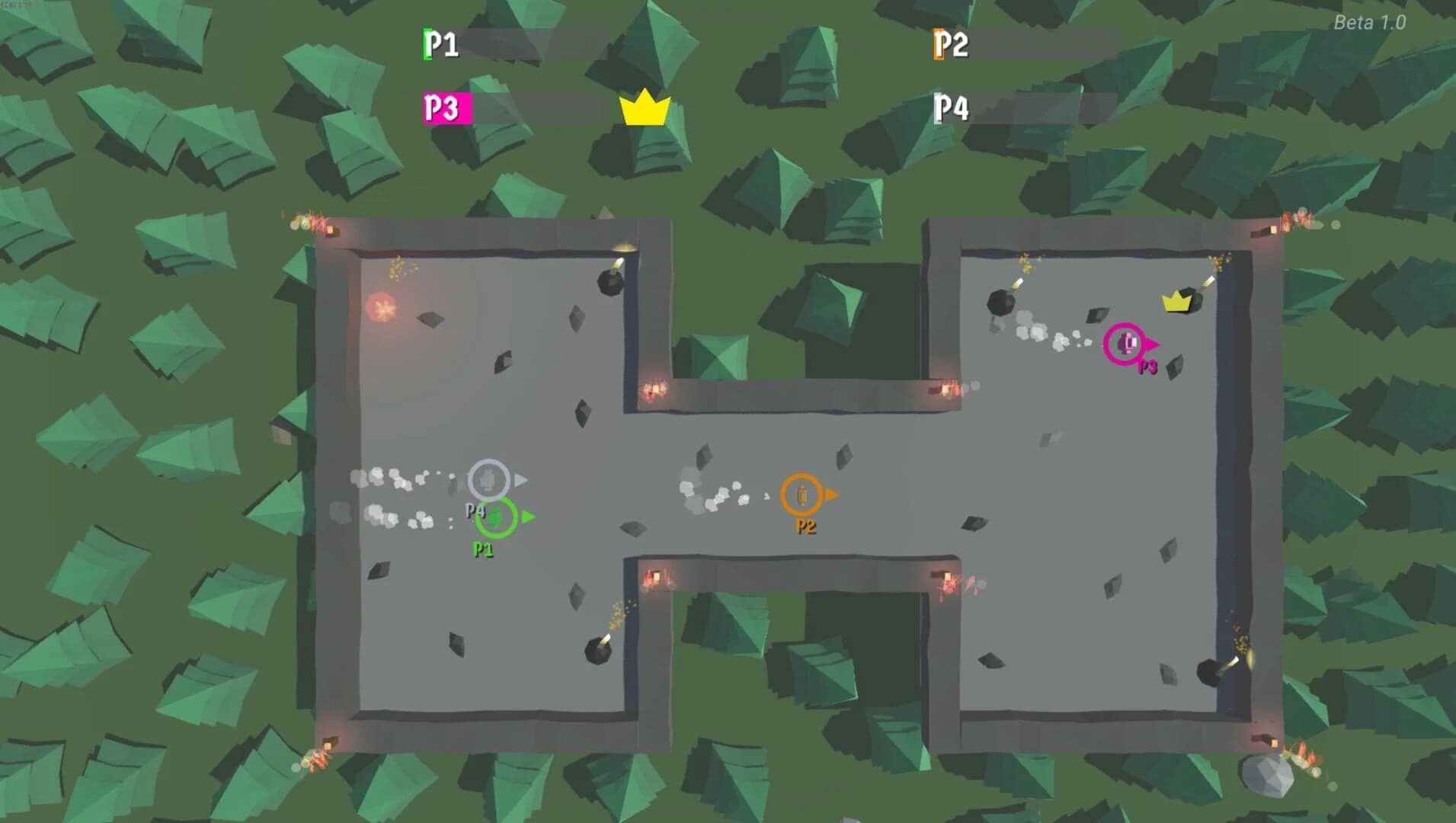Viewport: 1456px width, 823px height.
Task: Click the torch flame in the top-left arena corner
Action: pos(317,222)
